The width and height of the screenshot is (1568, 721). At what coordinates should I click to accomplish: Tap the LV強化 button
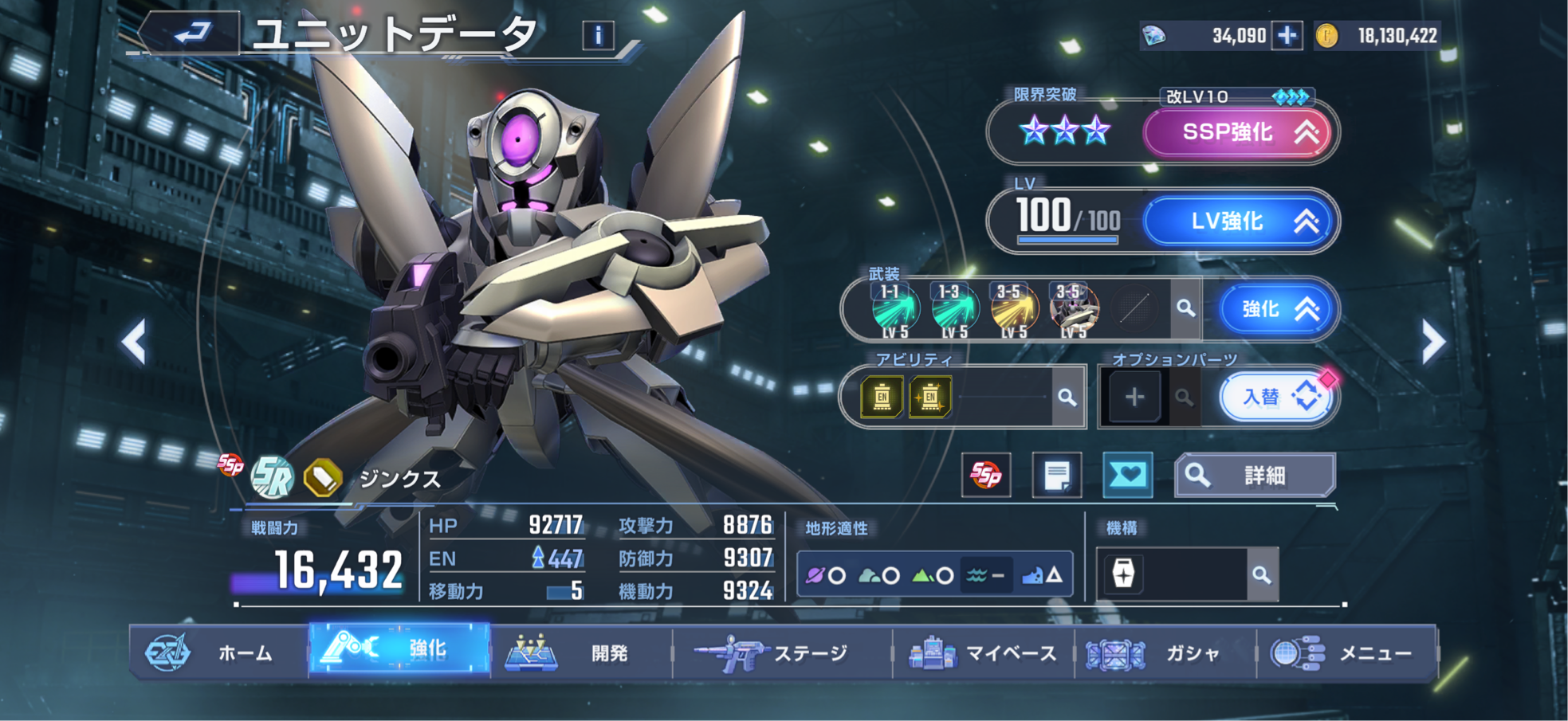click(1236, 221)
